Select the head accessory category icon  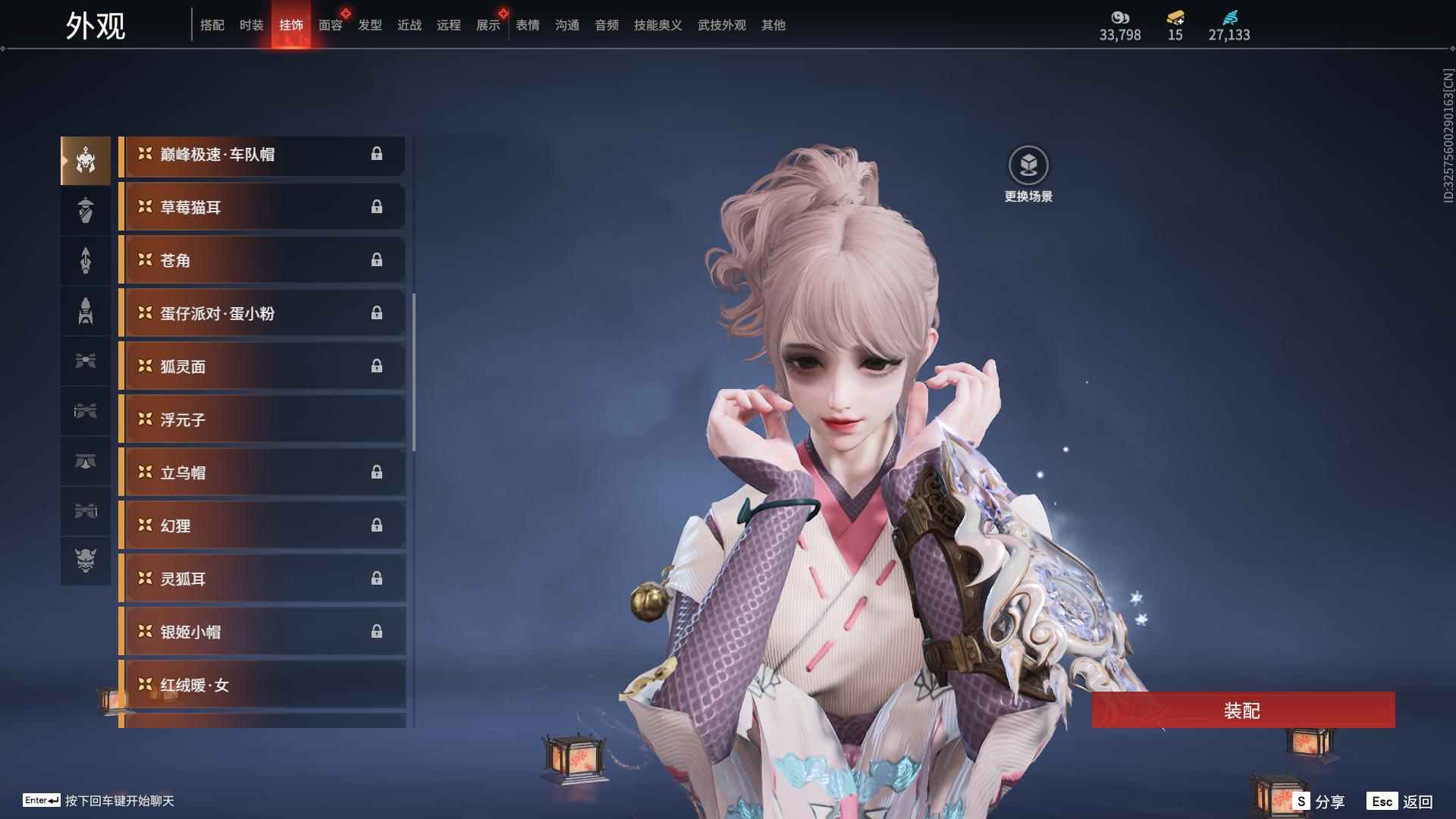[86, 159]
